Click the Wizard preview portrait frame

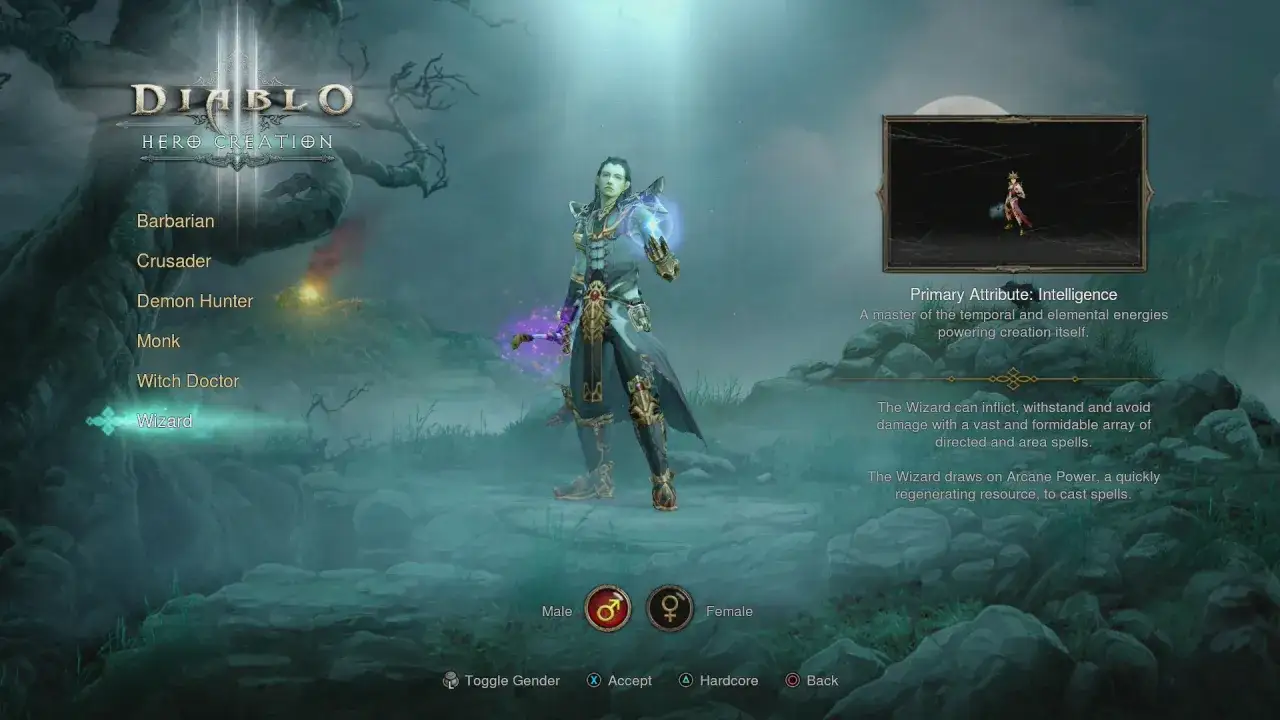click(x=1014, y=192)
